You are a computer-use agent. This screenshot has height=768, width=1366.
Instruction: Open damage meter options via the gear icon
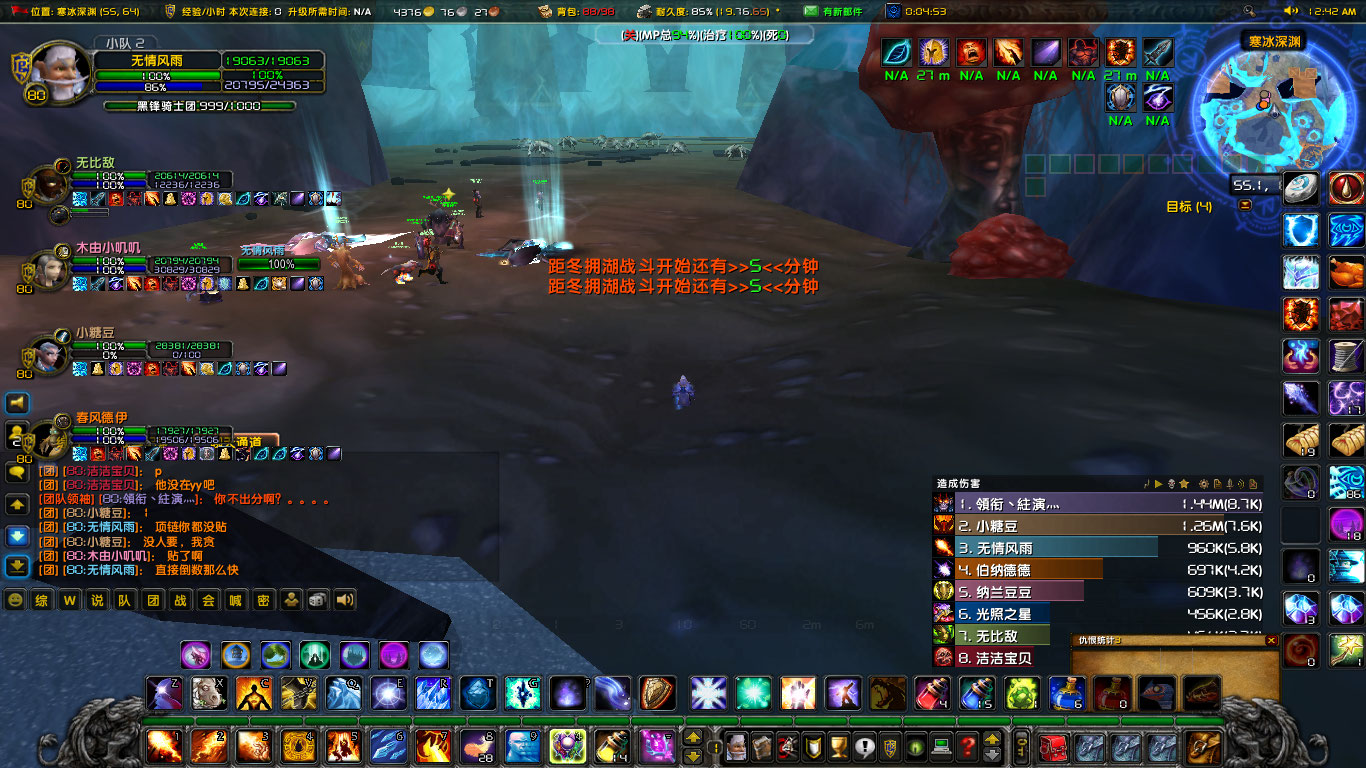[x=1203, y=482]
